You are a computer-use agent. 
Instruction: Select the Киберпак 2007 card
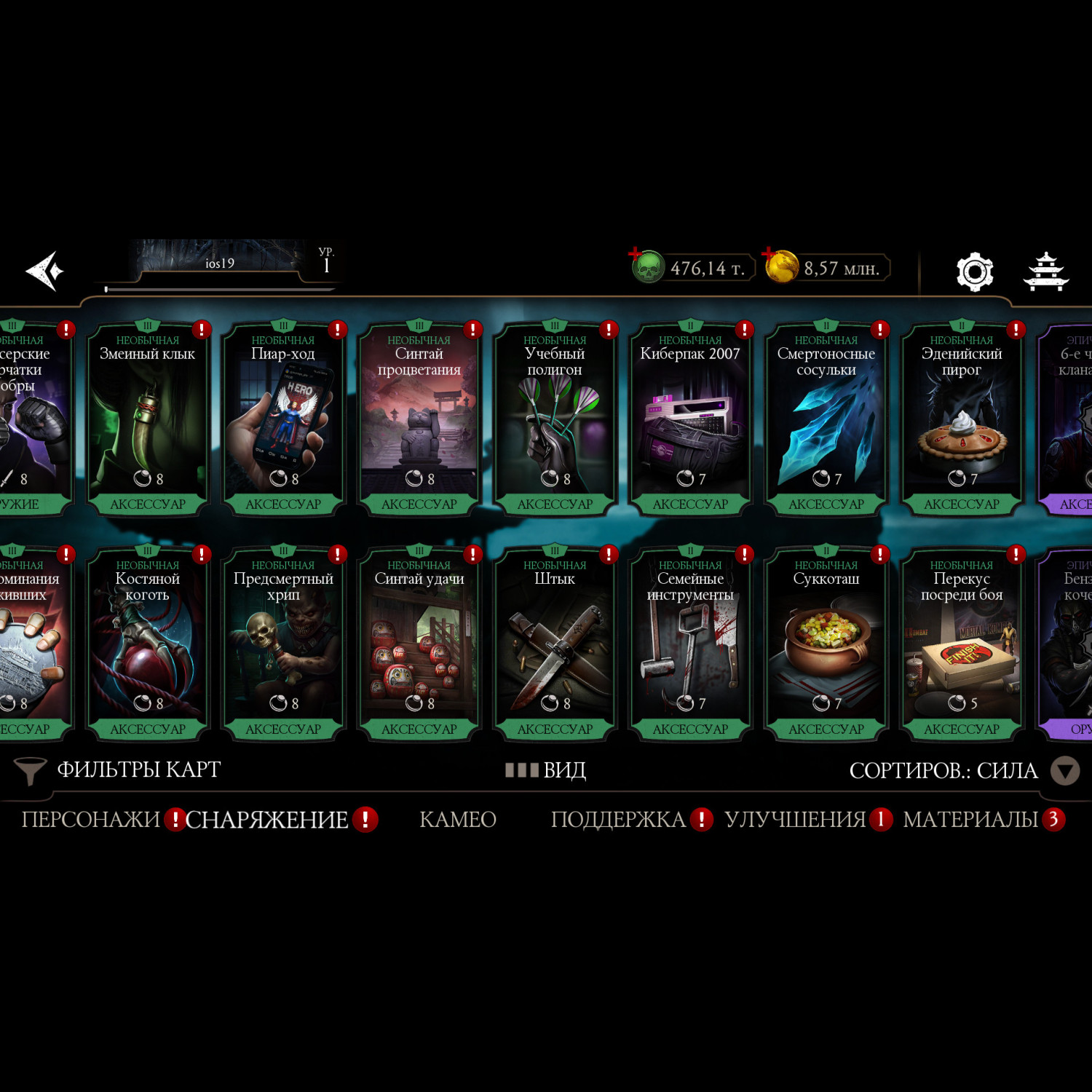690,419
